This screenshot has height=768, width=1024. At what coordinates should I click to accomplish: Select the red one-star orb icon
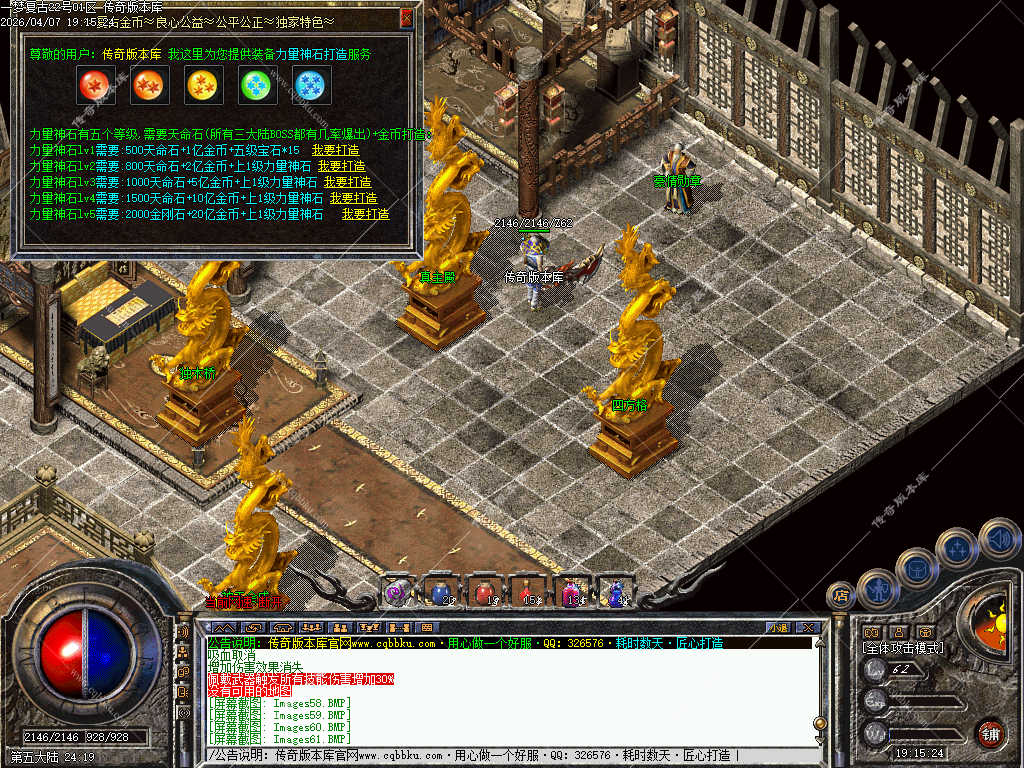96,87
